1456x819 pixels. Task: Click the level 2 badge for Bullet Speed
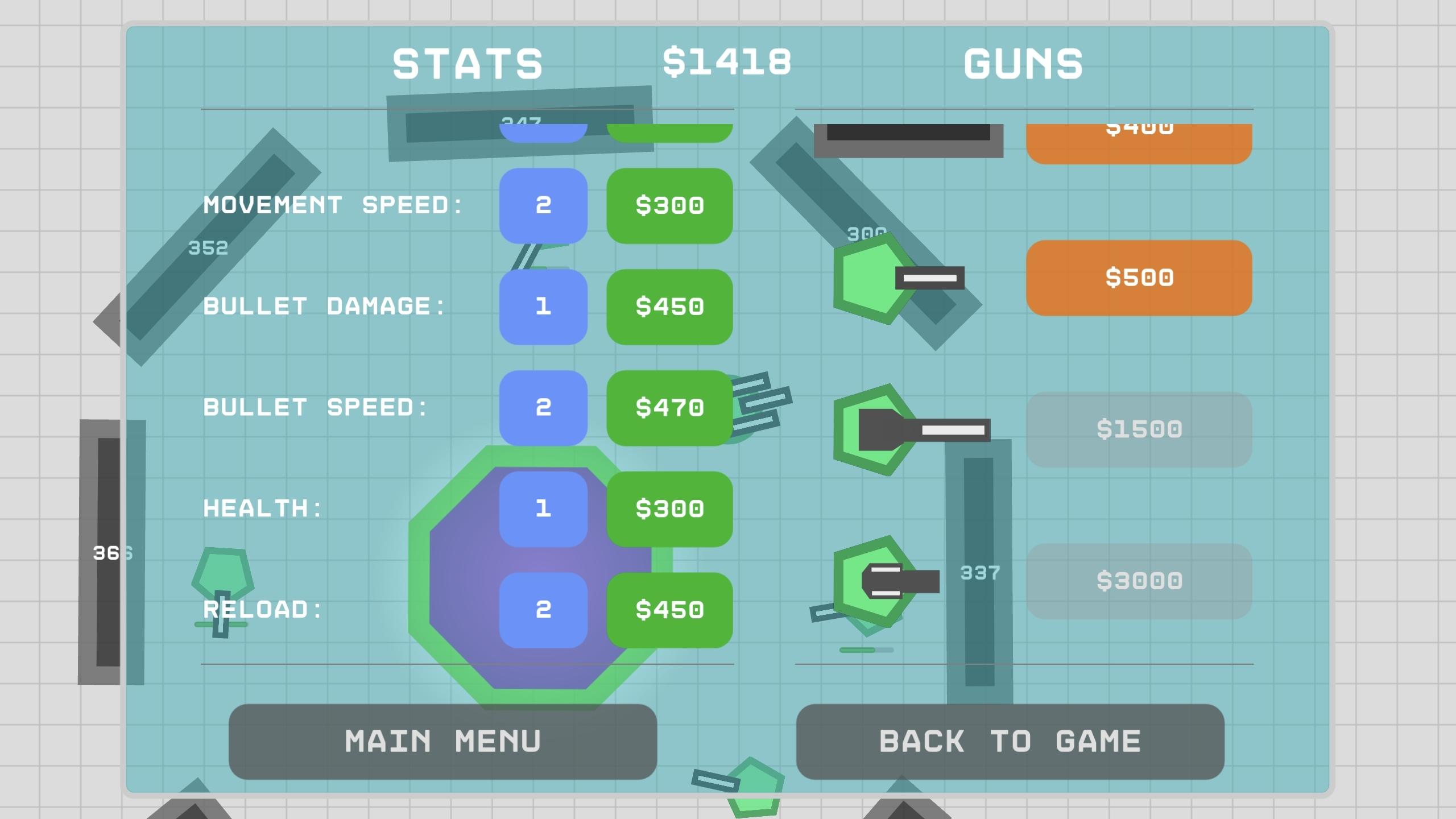(543, 407)
